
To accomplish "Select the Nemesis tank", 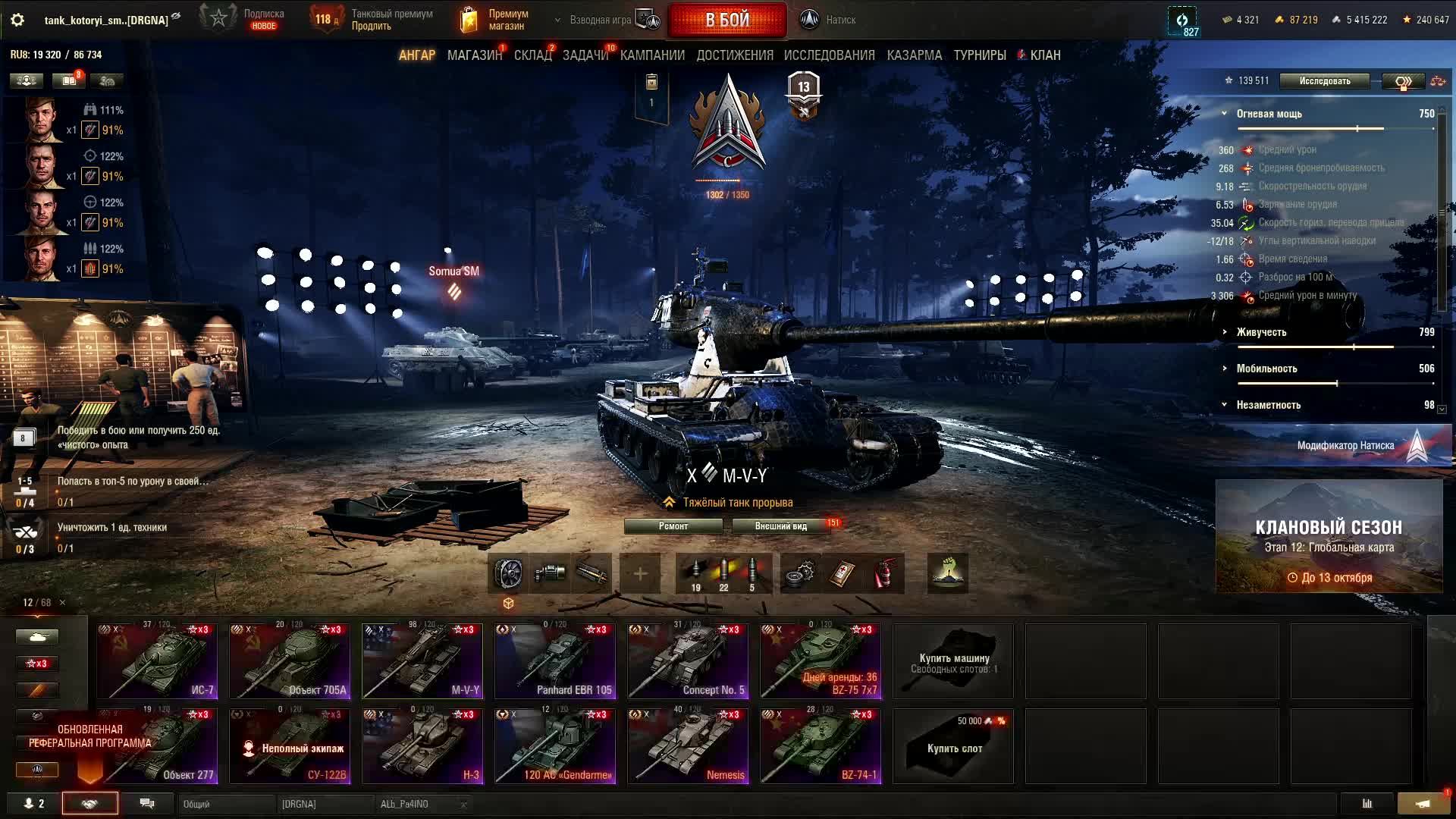I will pos(688,746).
